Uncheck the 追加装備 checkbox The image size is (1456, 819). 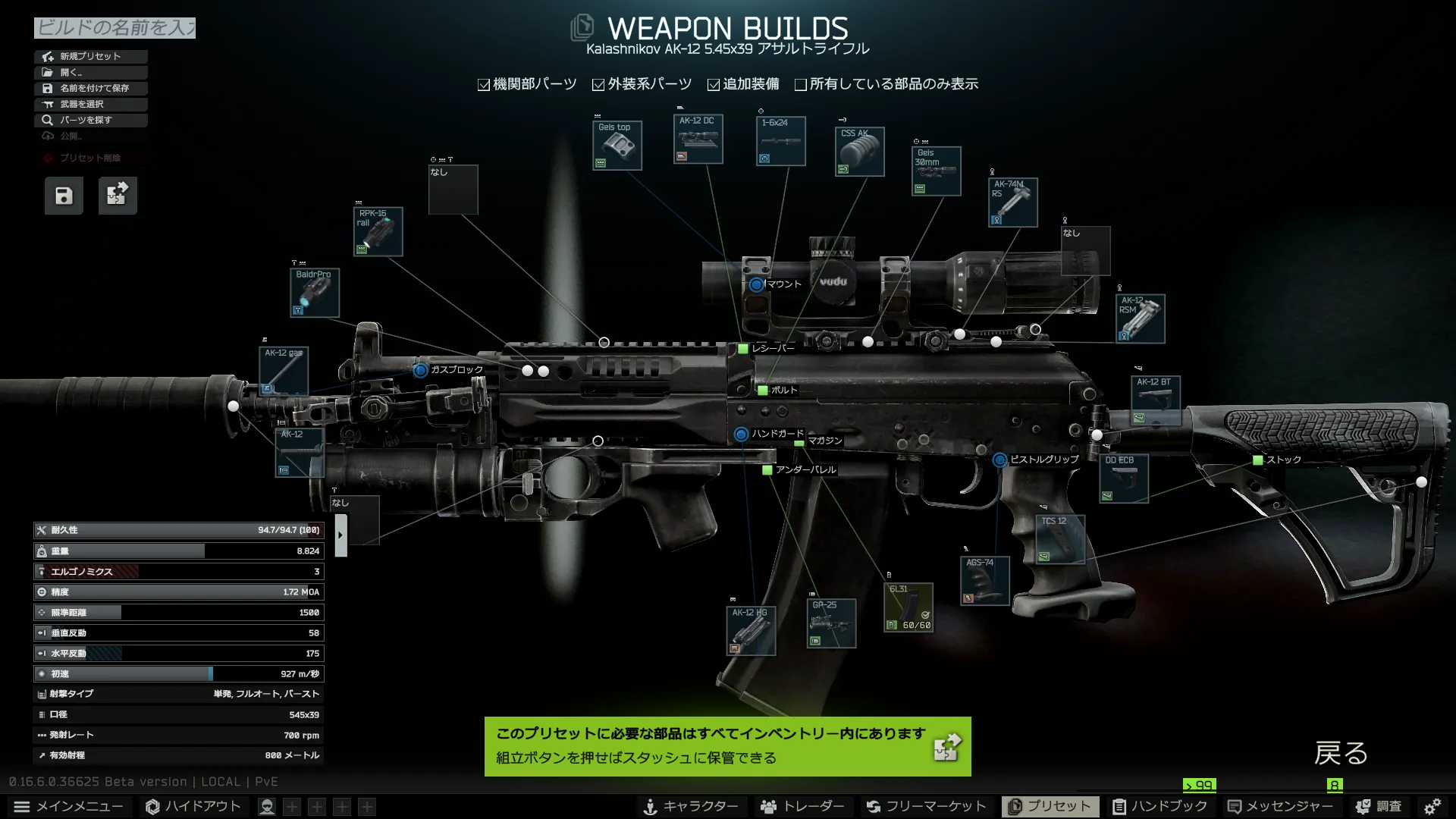click(x=714, y=85)
